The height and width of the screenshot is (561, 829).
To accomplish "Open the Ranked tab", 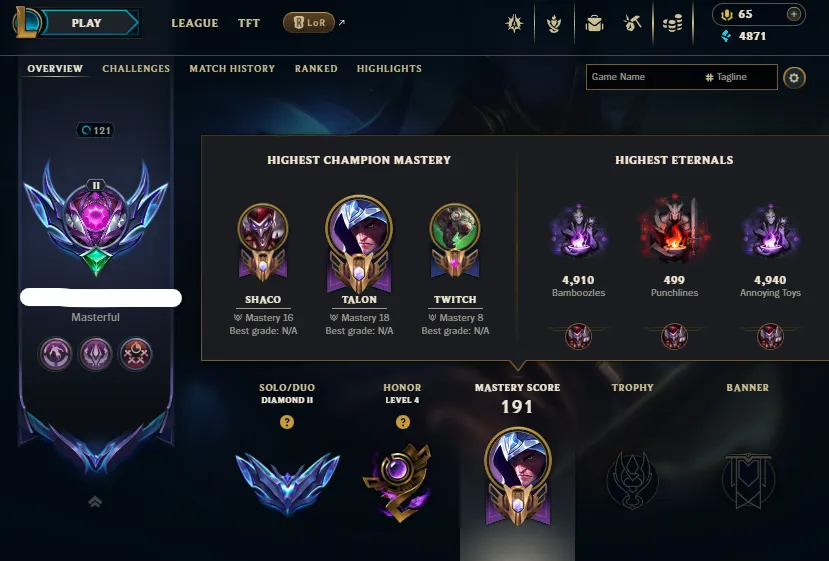I will click(x=316, y=69).
